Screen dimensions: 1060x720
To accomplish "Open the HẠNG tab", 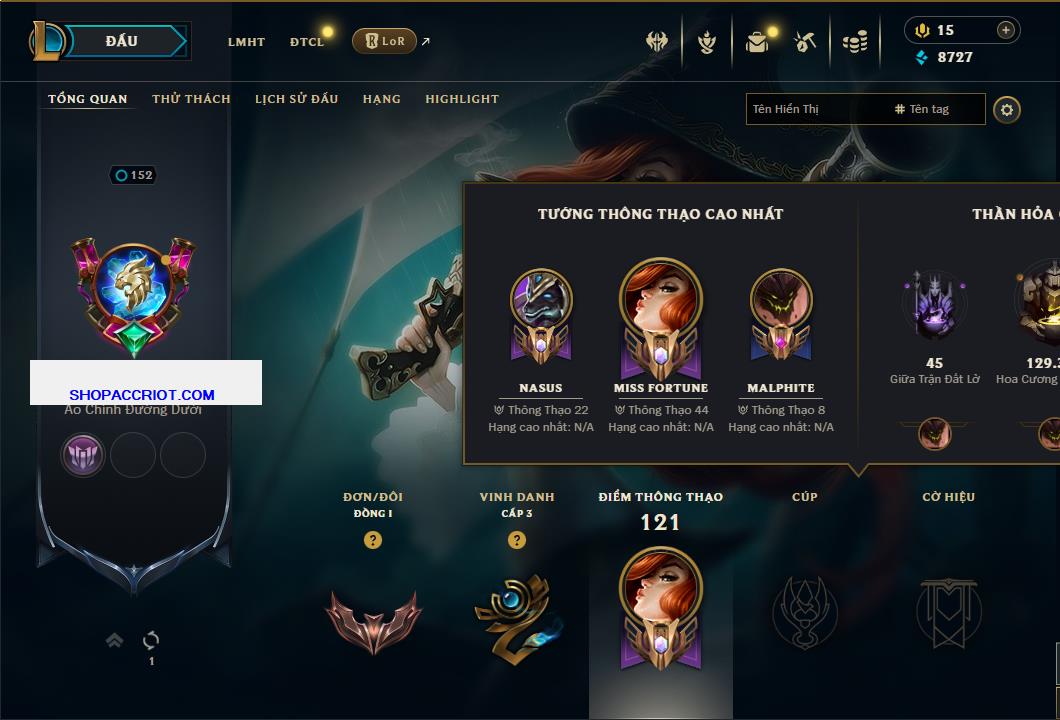I will (x=381, y=99).
